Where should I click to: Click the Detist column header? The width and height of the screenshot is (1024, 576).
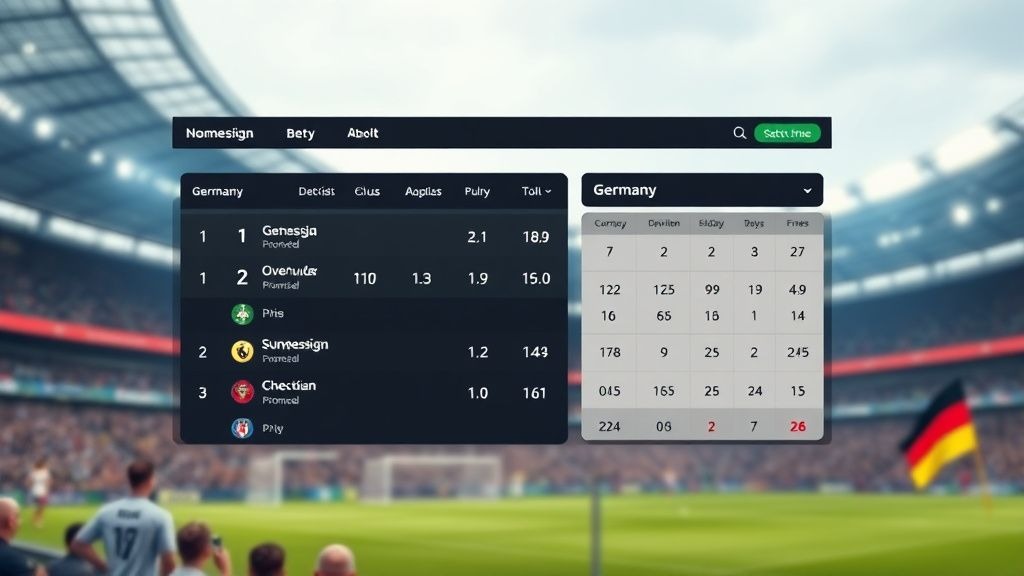[x=316, y=191]
